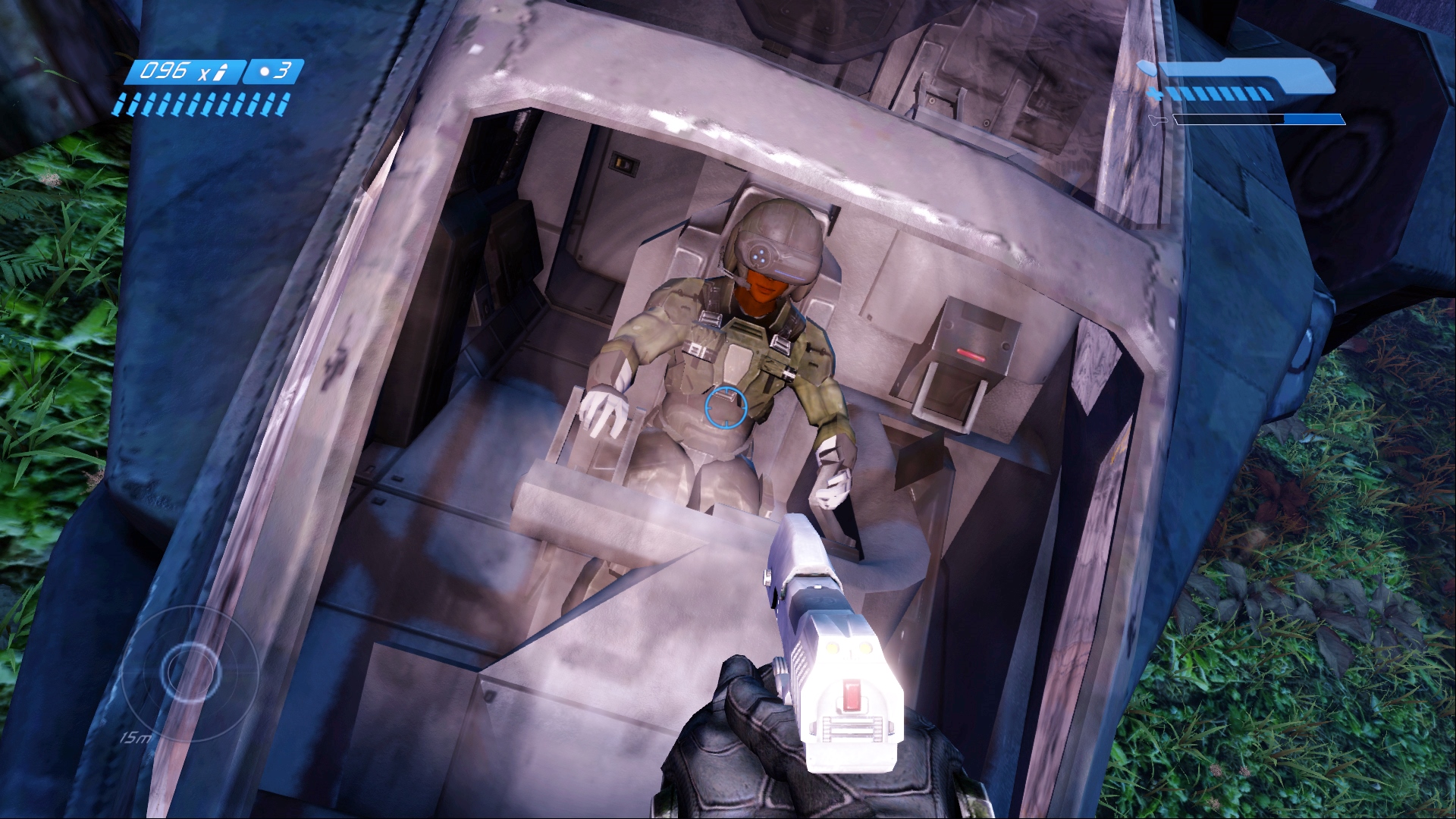Click the flashlight icon in the top-right HUD

[1158, 120]
